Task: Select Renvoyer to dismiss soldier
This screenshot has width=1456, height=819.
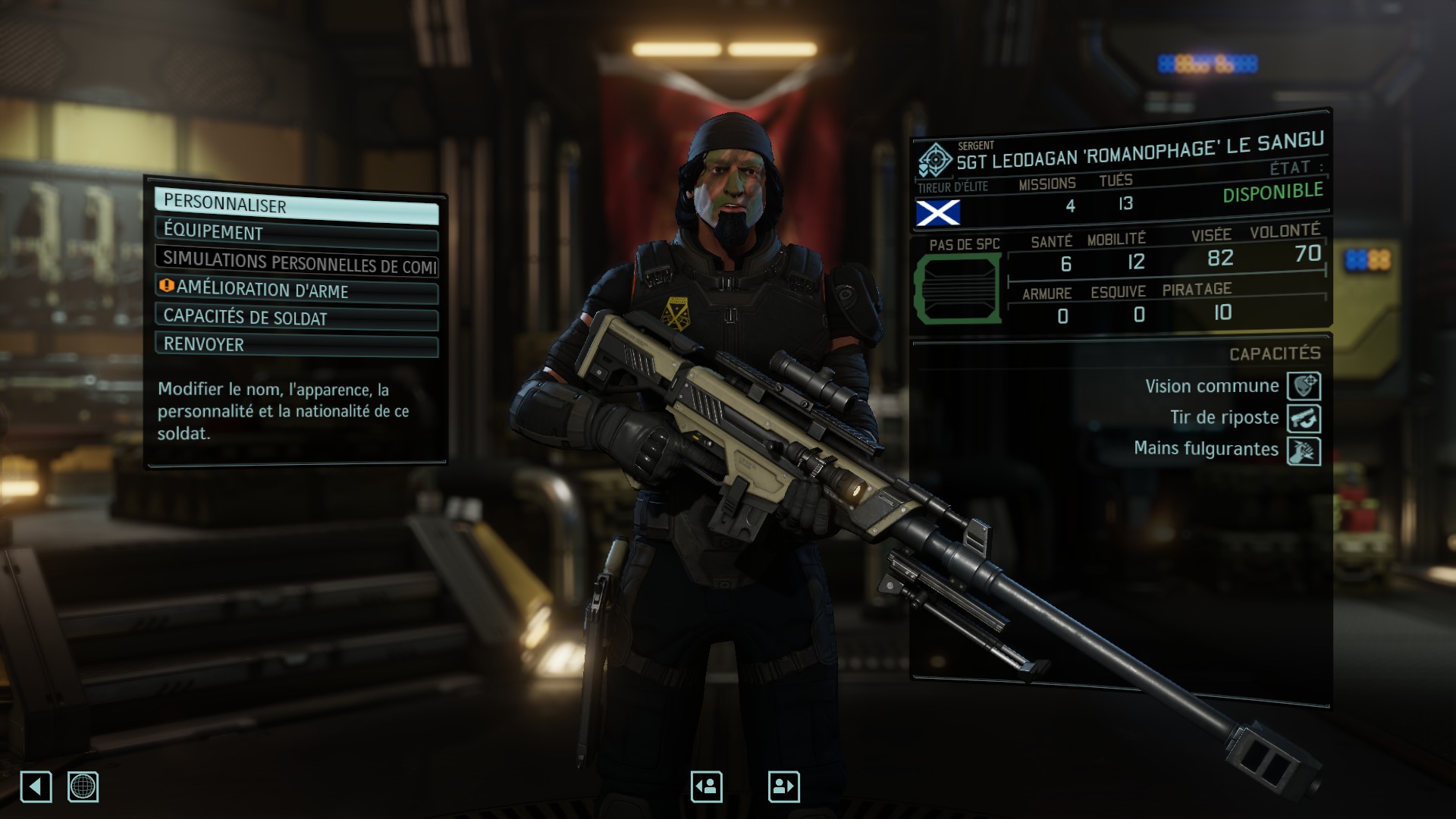Action: 296,345
